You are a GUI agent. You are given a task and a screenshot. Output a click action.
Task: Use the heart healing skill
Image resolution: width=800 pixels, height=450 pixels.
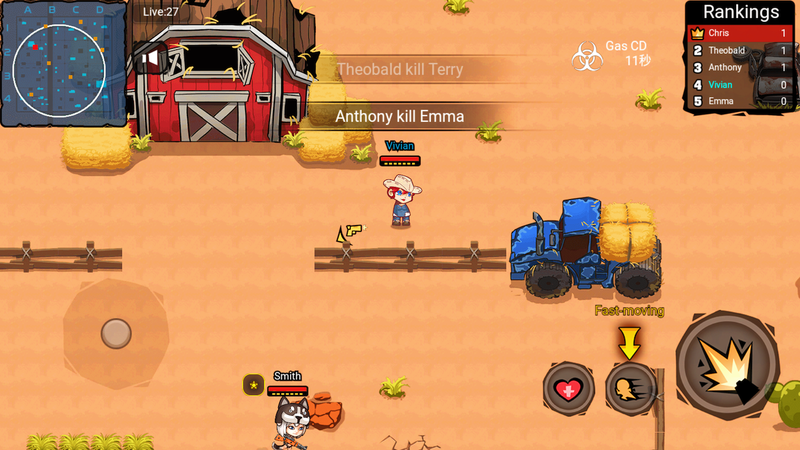pos(569,388)
